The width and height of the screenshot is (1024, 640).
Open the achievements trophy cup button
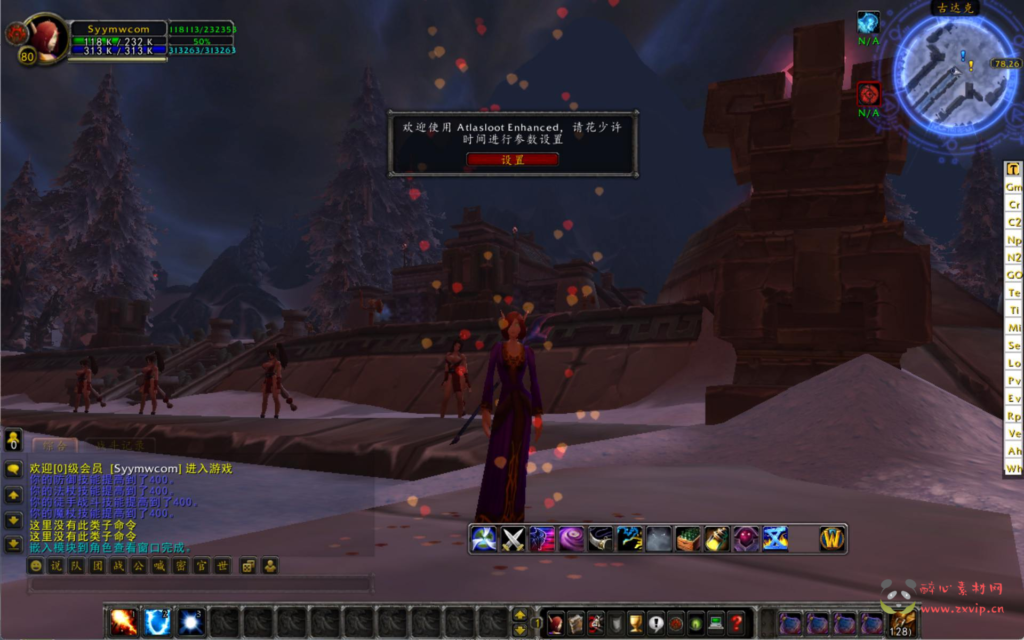tap(634, 623)
